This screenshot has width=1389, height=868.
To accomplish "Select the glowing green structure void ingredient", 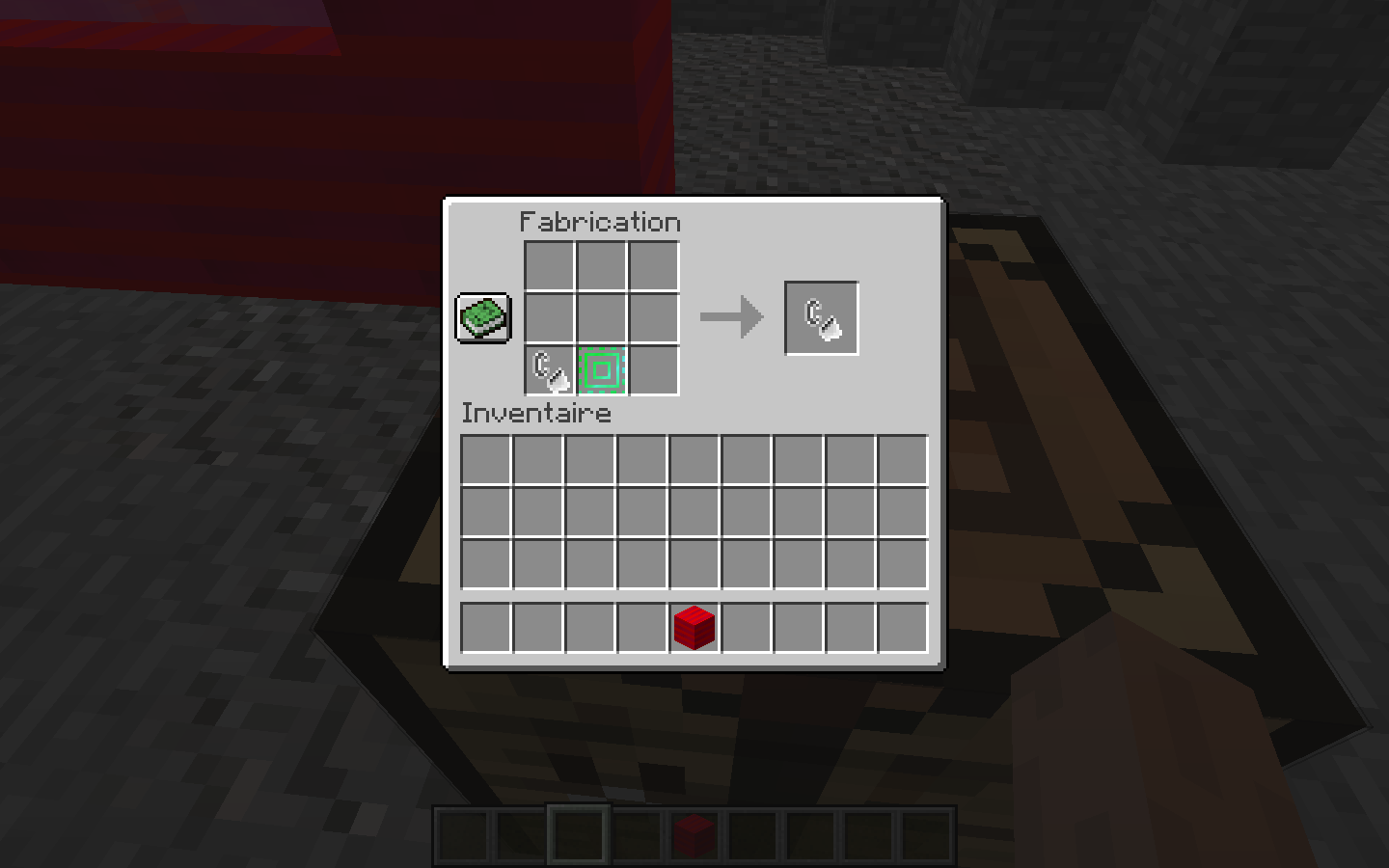I will (x=601, y=369).
